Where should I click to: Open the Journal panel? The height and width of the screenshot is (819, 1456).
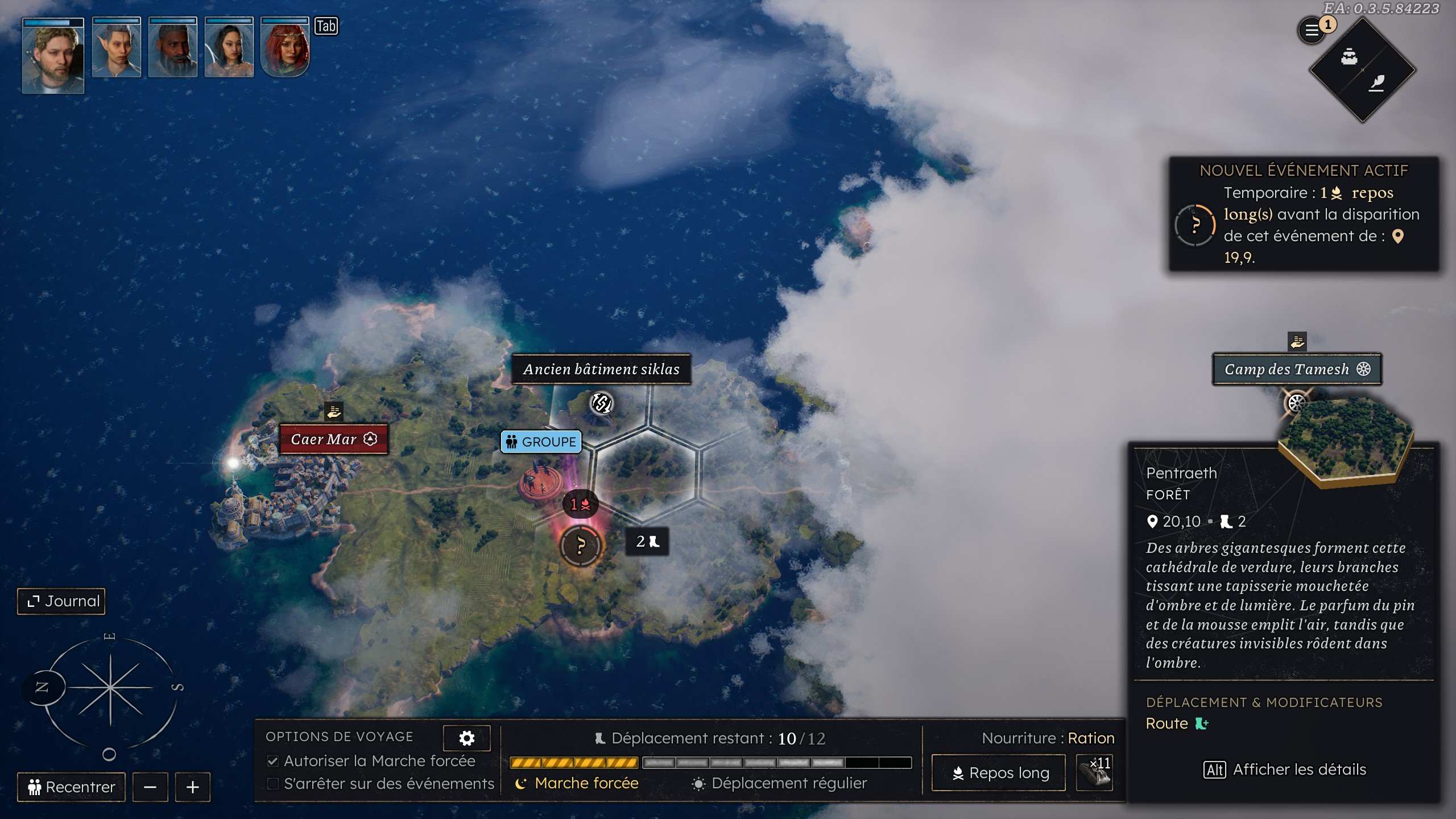(61, 601)
